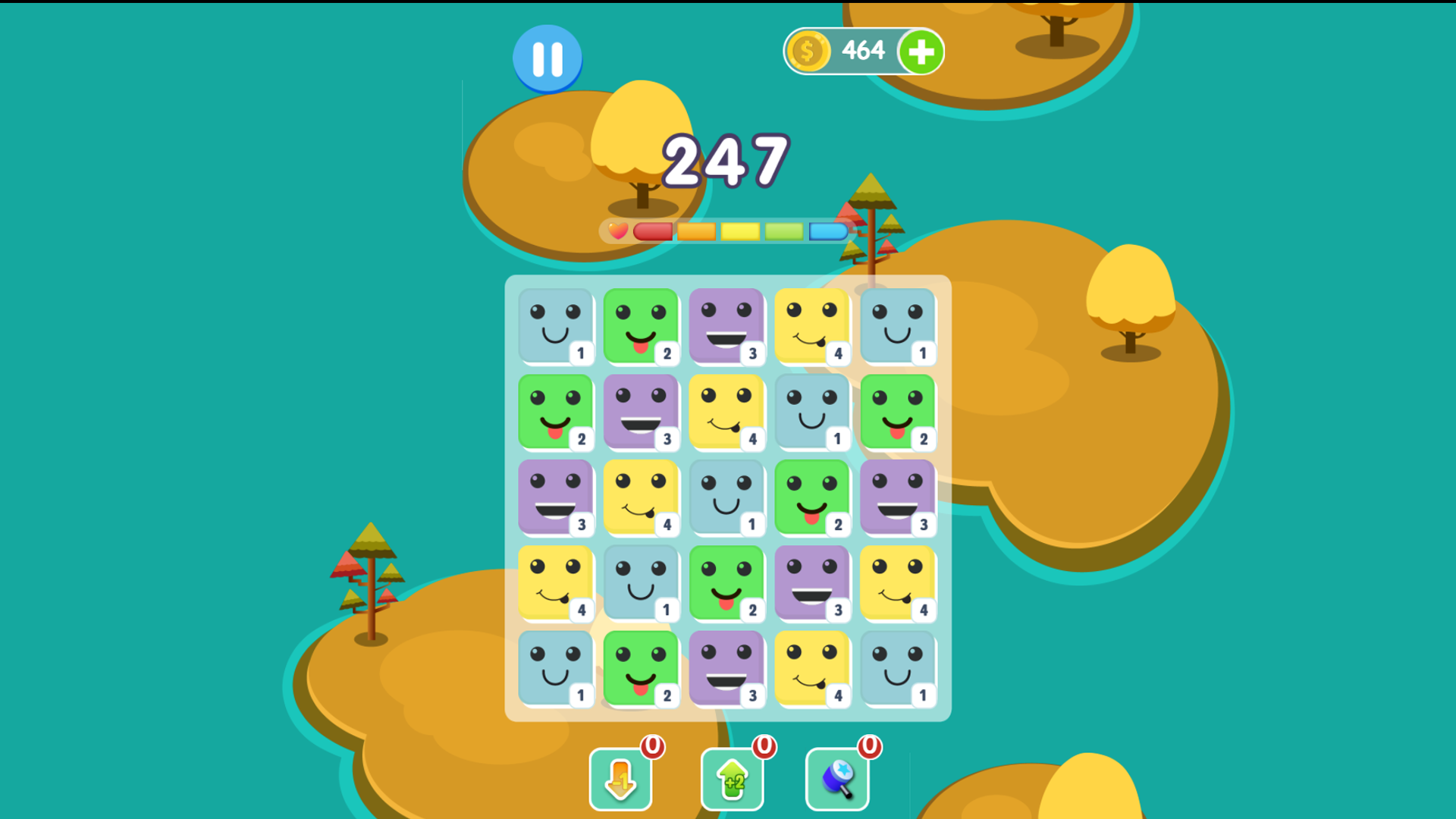This screenshot has width=1456, height=819.
Task: Select the -1 downgrade arrow power-up
Action: click(x=620, y=778)
